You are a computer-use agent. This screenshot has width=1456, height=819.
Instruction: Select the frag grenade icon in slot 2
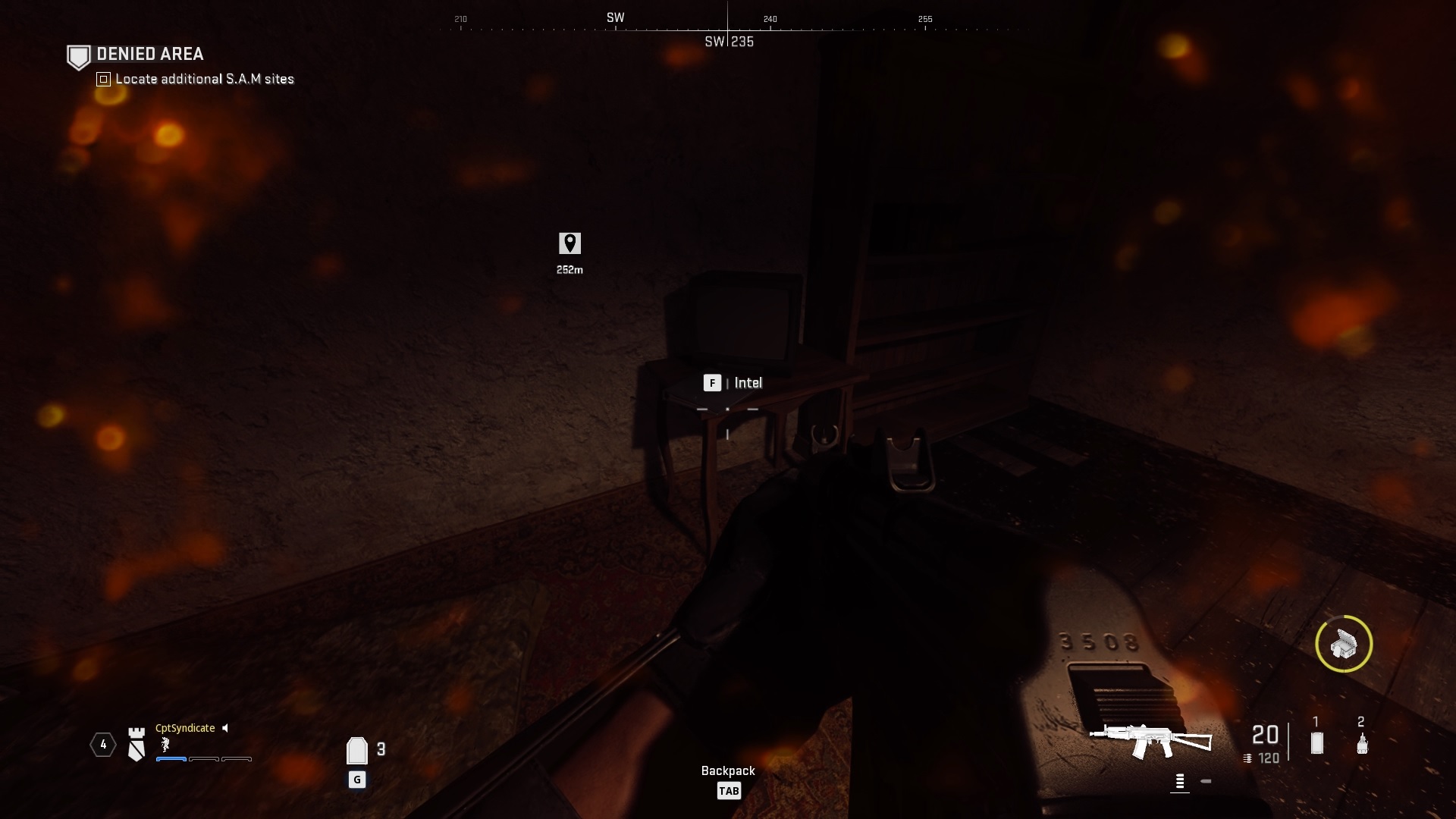click(1362, 745)
